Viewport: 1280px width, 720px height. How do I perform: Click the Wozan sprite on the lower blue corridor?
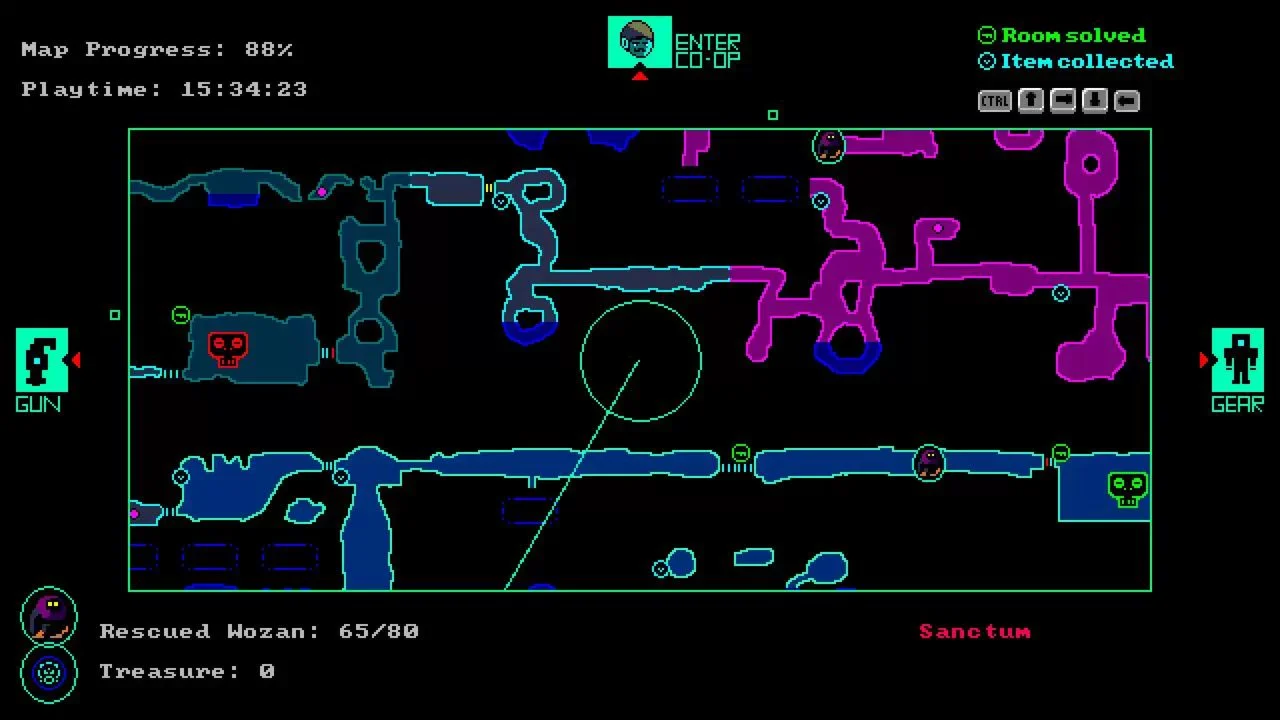click(928, 462)
